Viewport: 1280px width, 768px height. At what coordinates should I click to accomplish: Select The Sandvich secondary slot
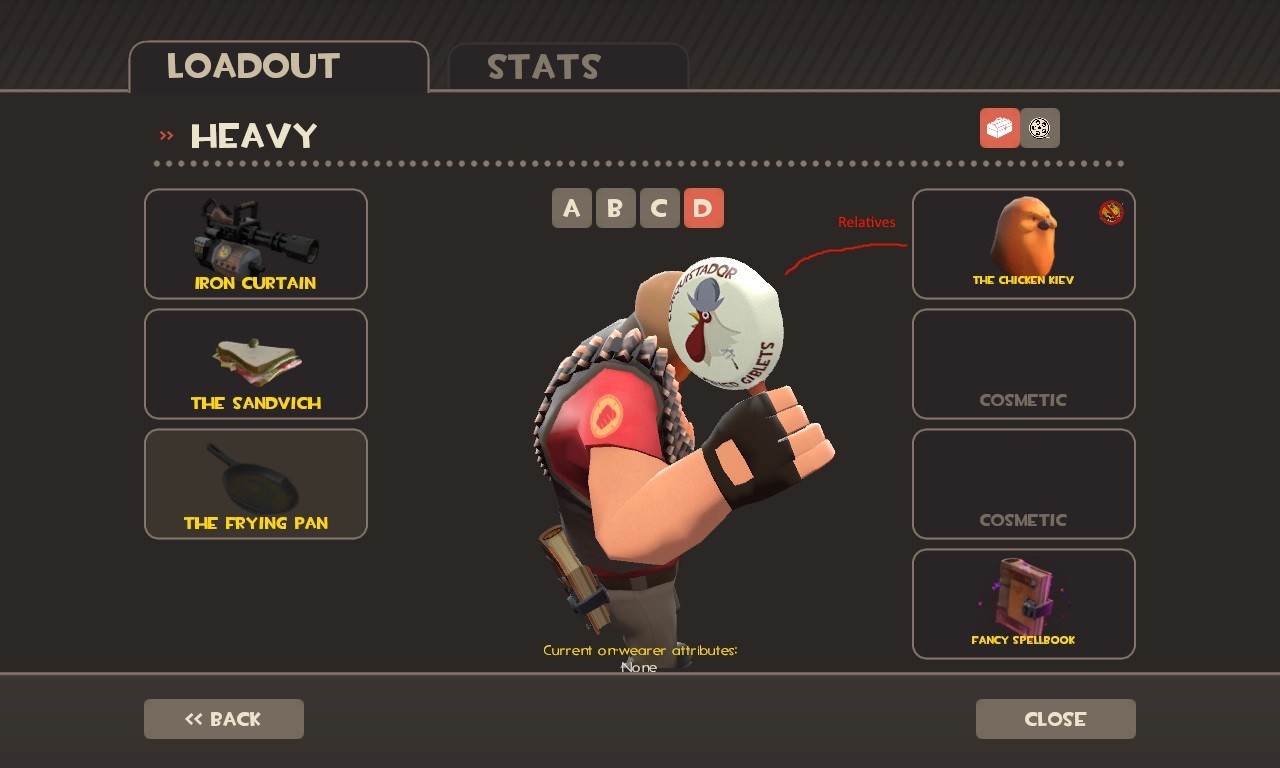[255, 363]
